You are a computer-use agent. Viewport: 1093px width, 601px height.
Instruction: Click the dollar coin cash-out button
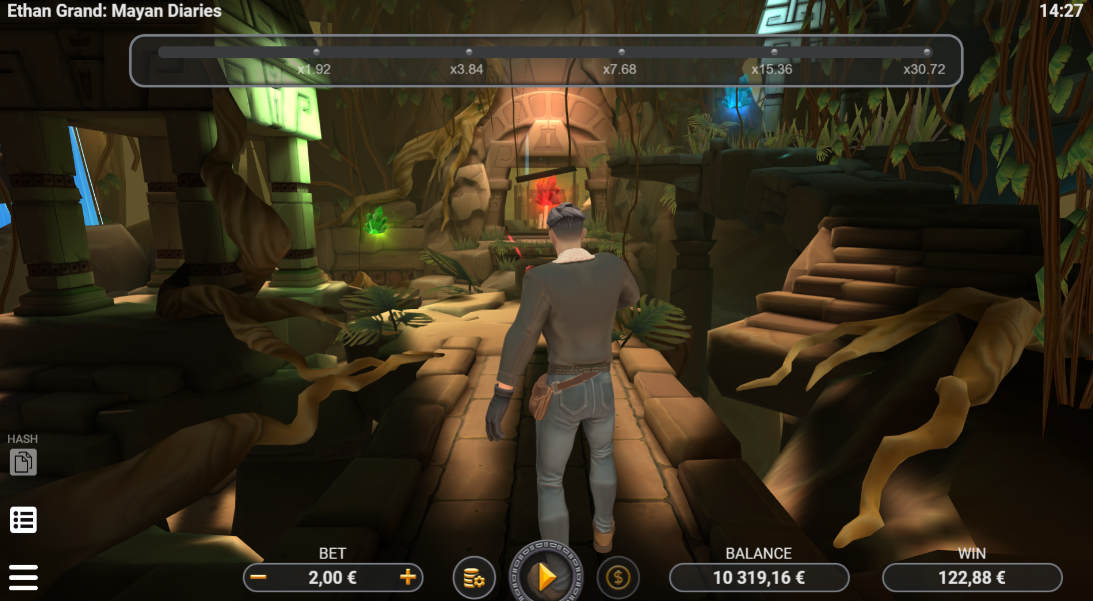pyautogui.click(x=618, y=577)
